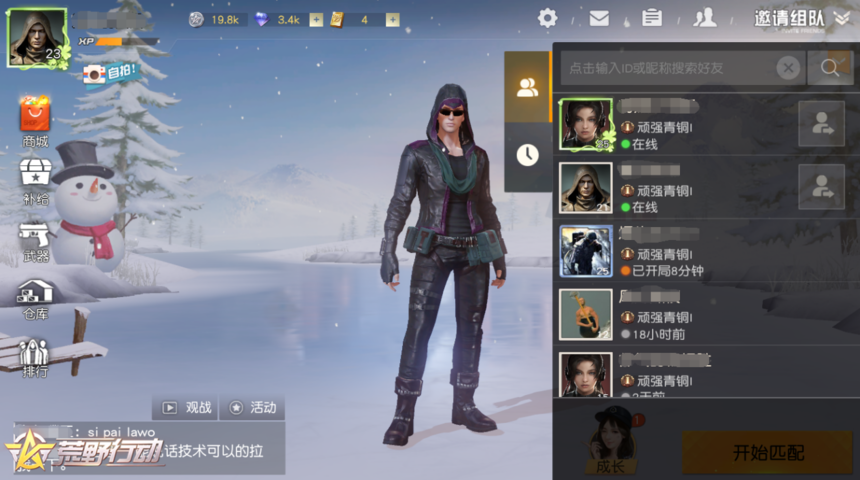Open the 仓库 warehouse menu
Viewport: 860px width, 480px height.
[x=35, y=297]
